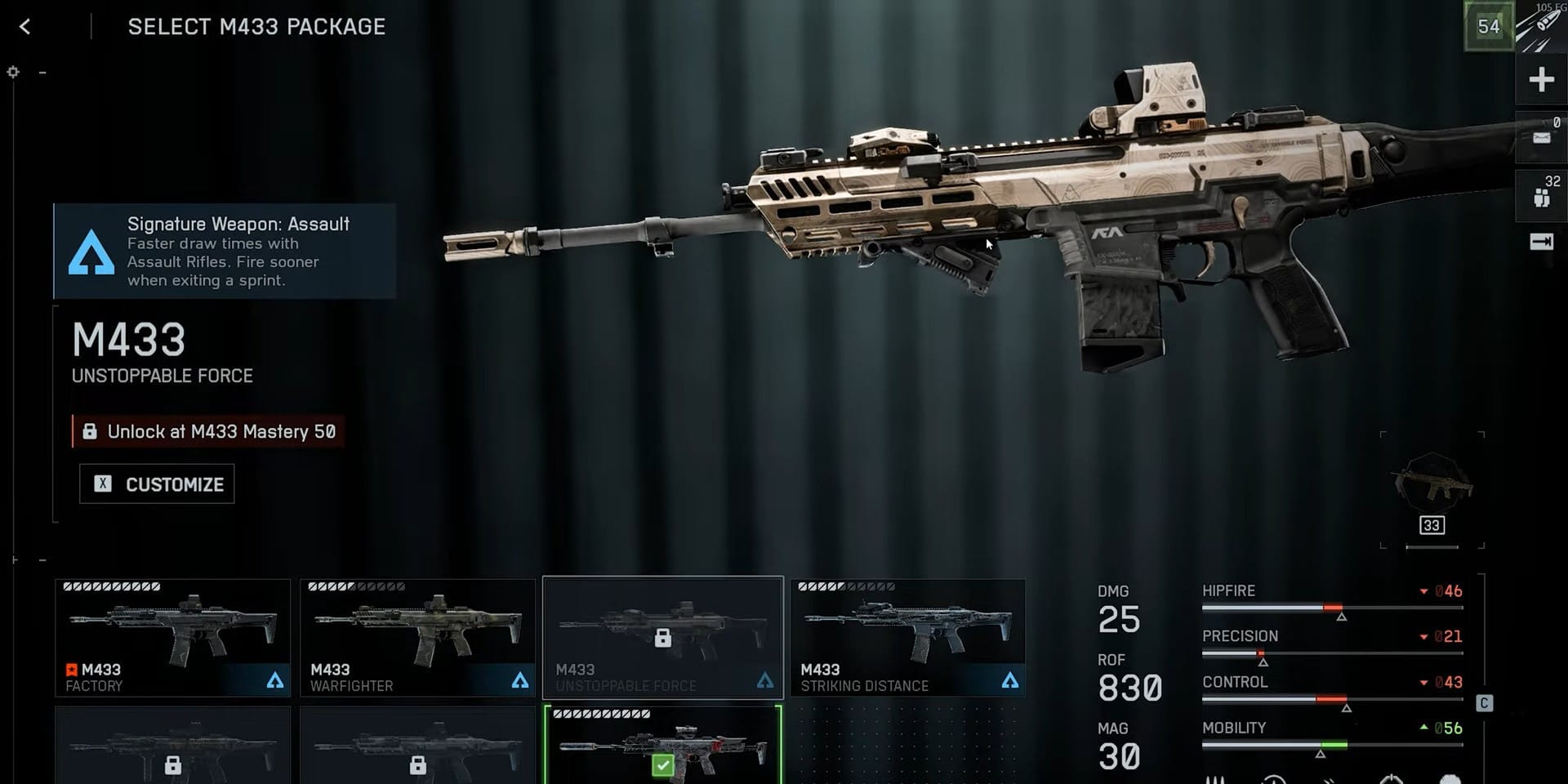The width and height of the screenshot is (1568, 784).
Task: Click the weapon preview thumbnail labeled 33
Action: pos(1432,490)
